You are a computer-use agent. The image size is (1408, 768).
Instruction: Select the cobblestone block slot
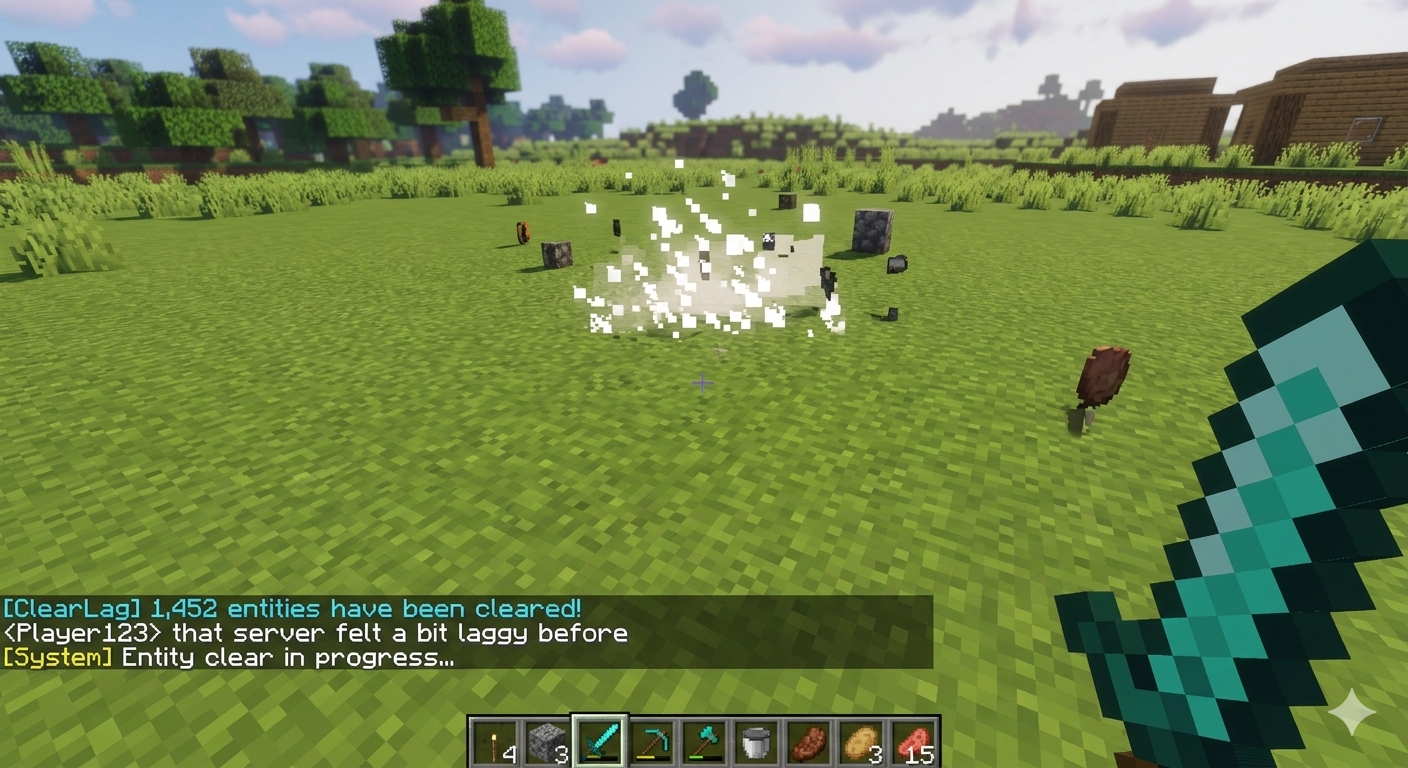pyautogui.click(x=547, y=743)
